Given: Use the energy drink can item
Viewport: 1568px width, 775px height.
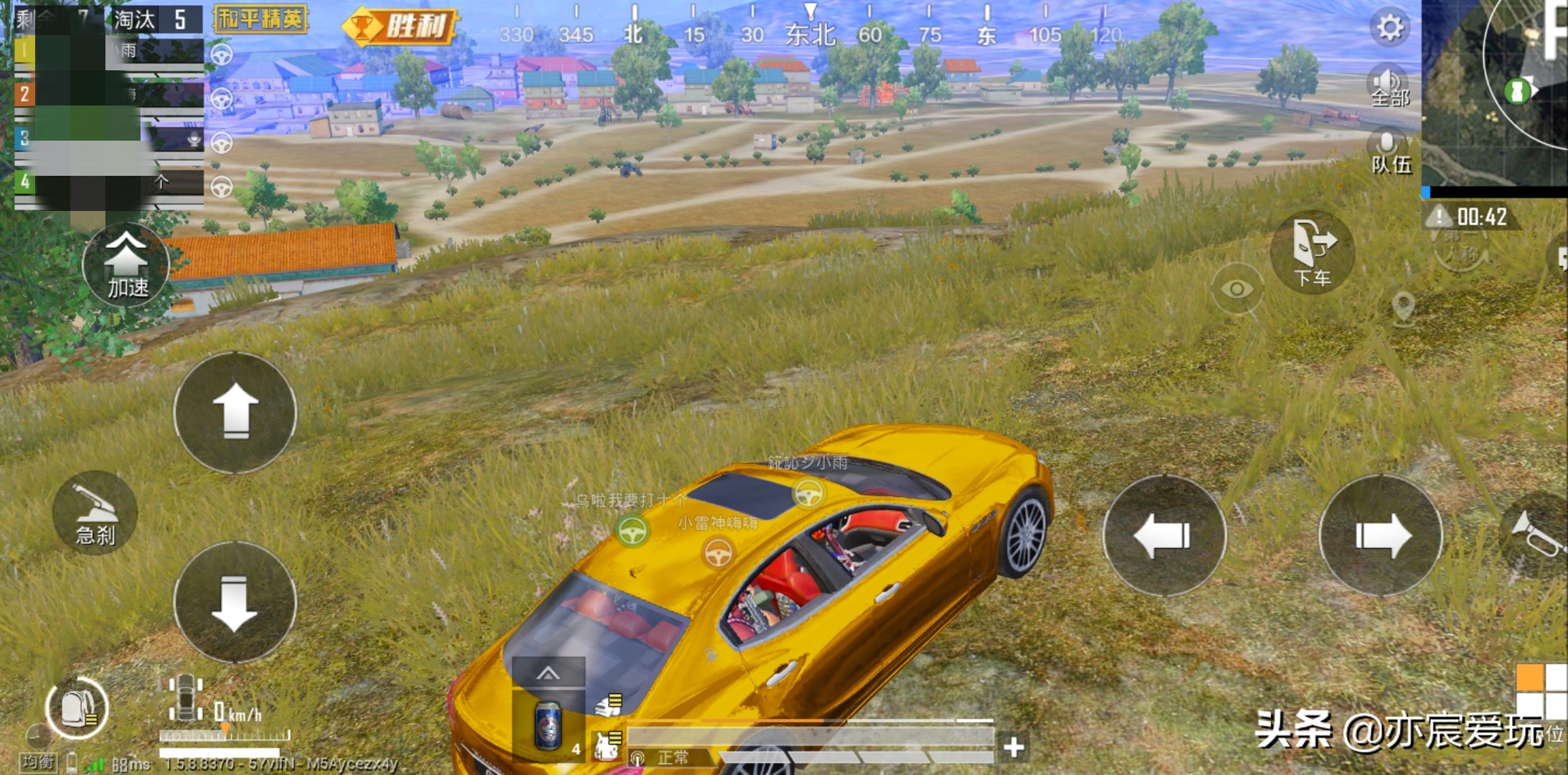Looking at the screenshot, I should [549, 726].
